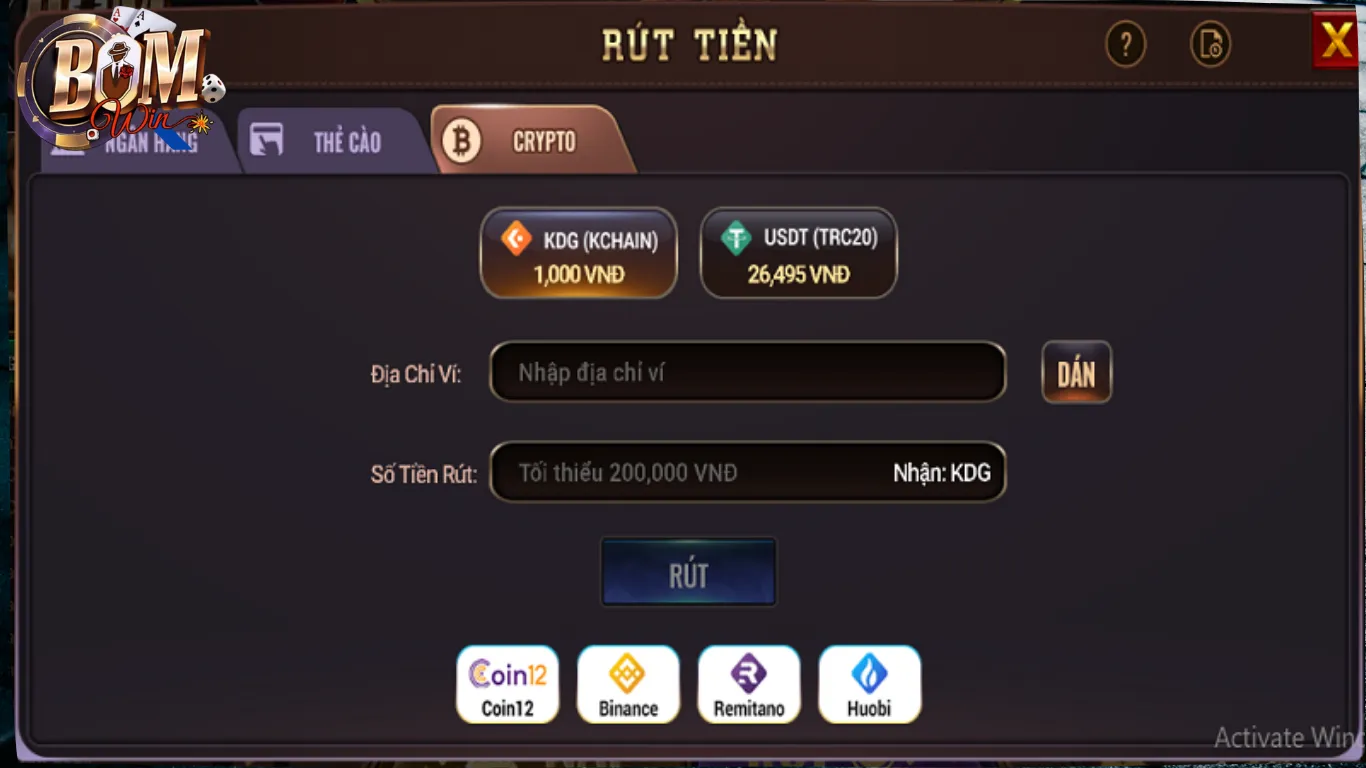Open the help question mark icon
The image size is (1366, 768).
point(1126,45)
